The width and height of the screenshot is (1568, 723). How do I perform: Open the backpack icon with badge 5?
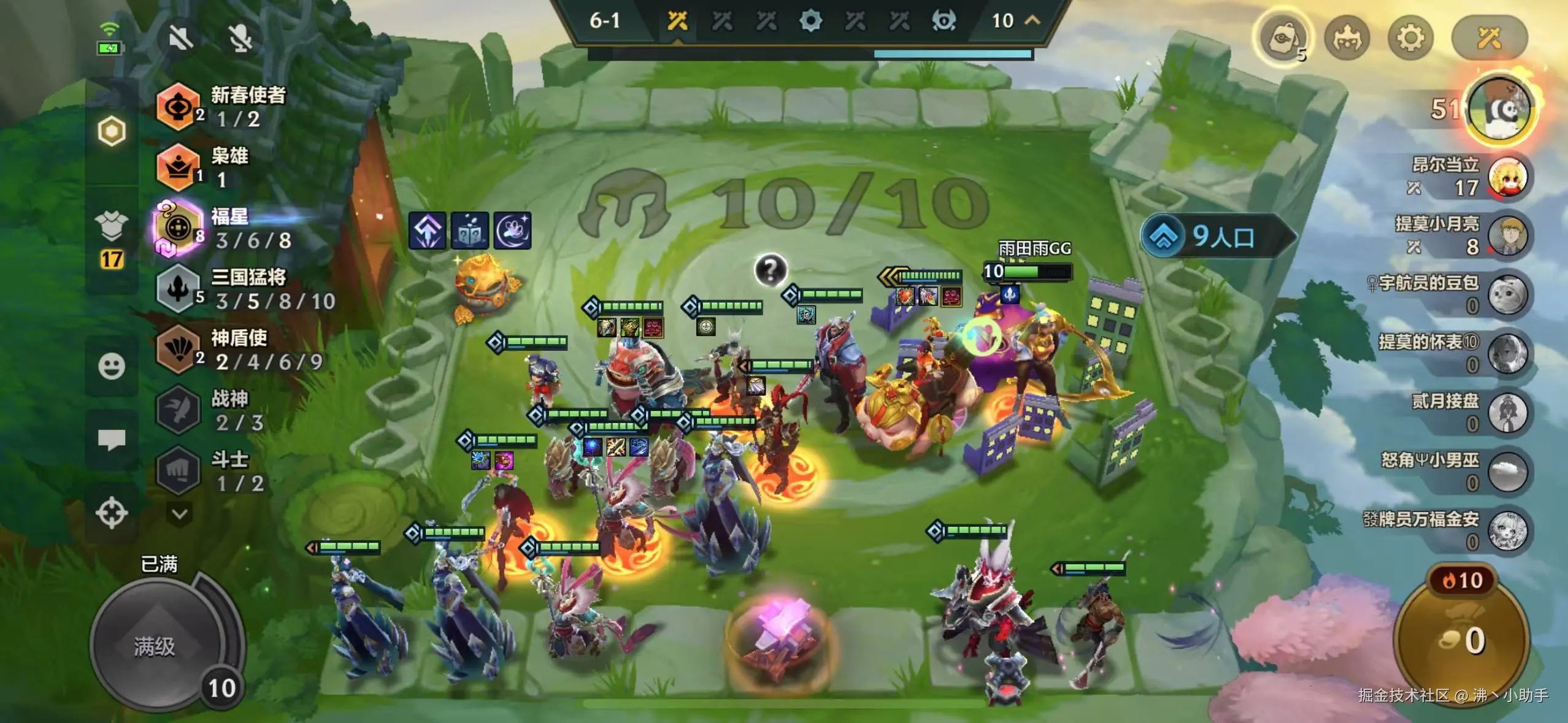pos(1282,39)
